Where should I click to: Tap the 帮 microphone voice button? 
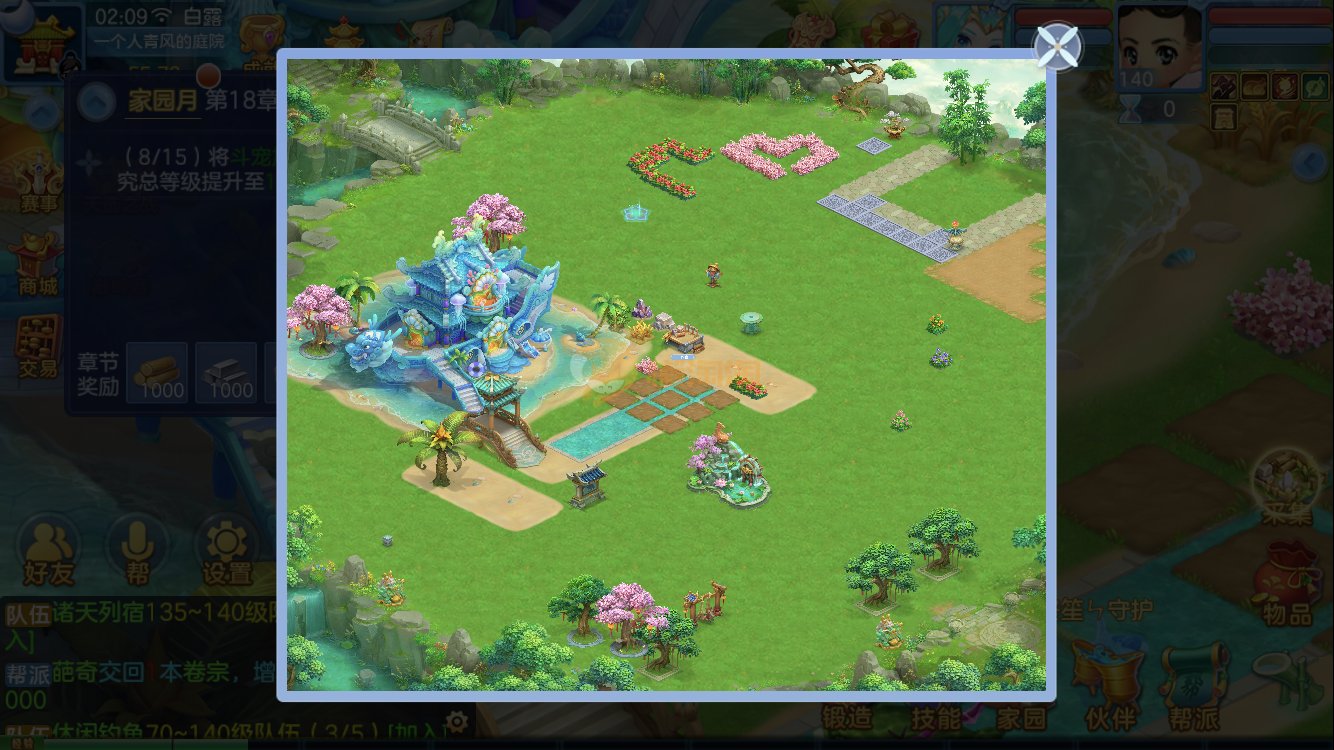click(x=137, y=552)
